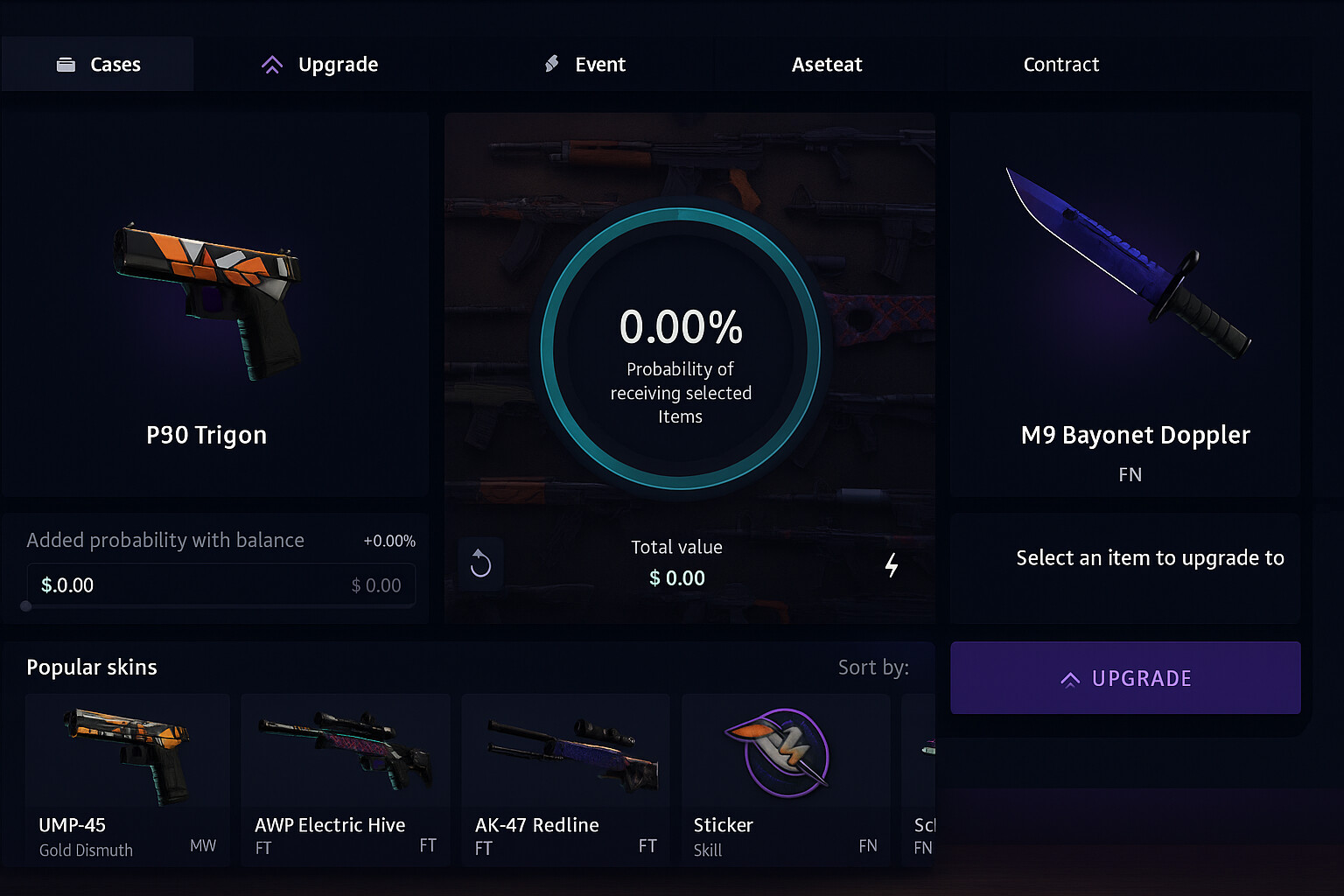The width and height of the screenshot is (1344, 896).
Task: Pick the AWP Electric Hive skin
Action: pos(346,779)
